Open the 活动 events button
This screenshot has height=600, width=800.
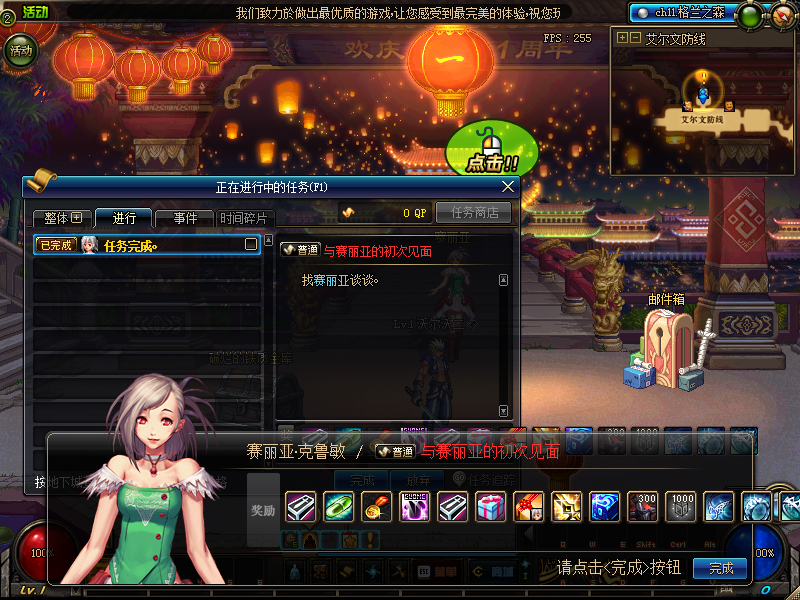tap(20, 48)
